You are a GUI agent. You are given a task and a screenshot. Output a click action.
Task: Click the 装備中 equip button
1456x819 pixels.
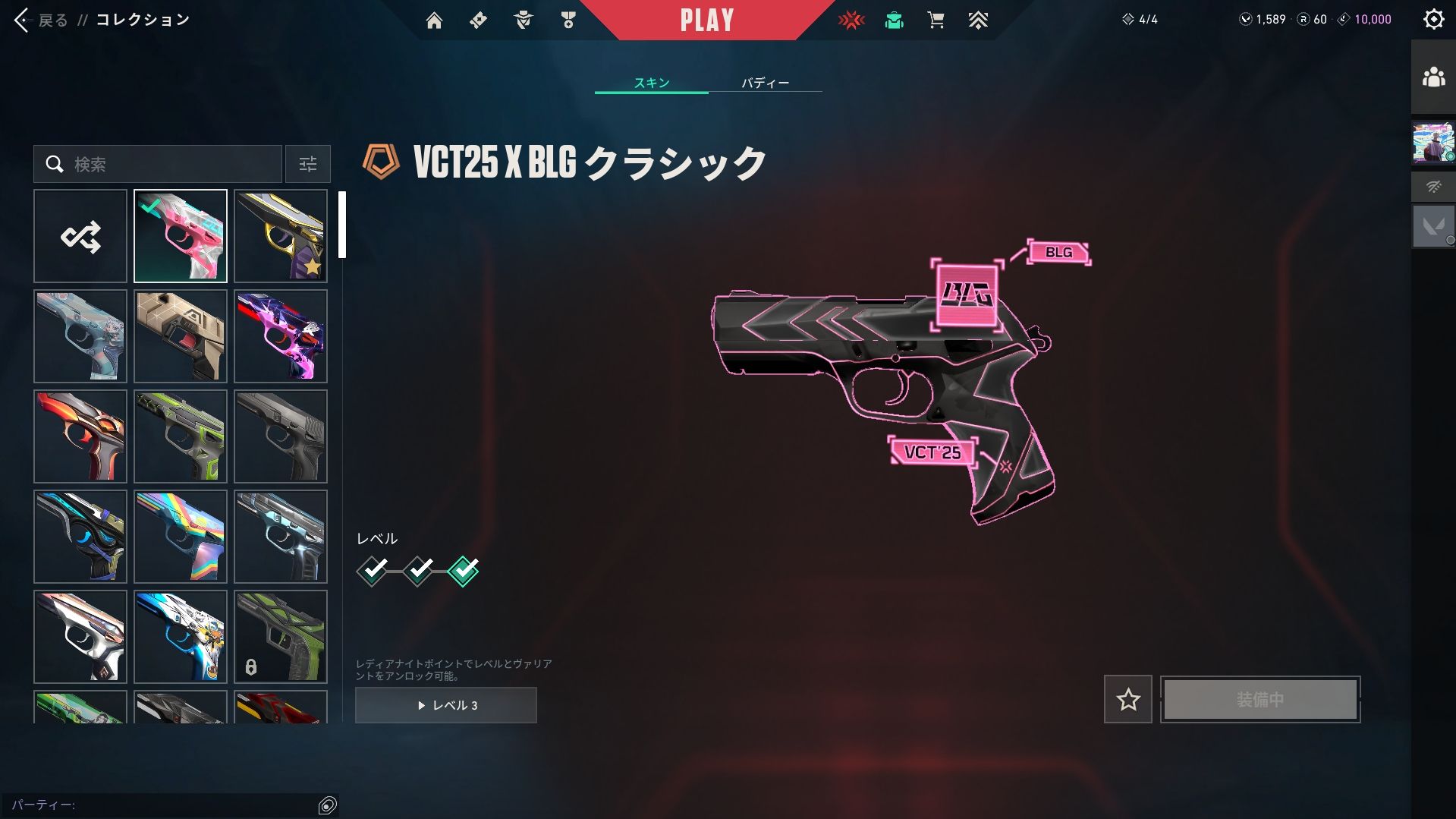pos(1259,699)
